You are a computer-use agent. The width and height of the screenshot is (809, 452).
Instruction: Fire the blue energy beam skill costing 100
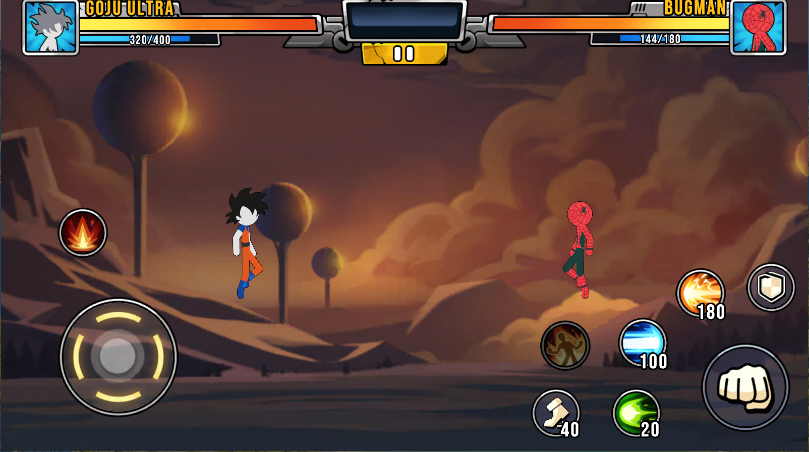tap(642, 343)
